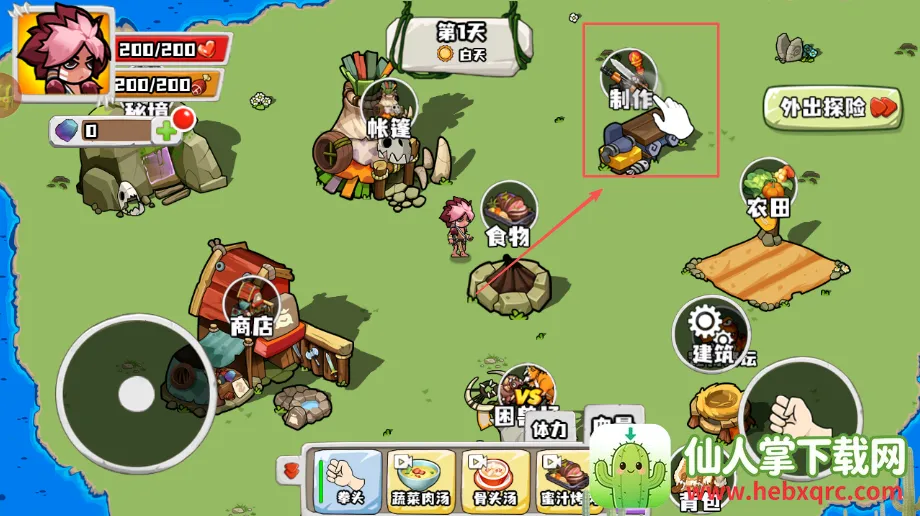The image size is (920, 516).
Task: Hit the fist attack button
Action: tap(799, 410)
